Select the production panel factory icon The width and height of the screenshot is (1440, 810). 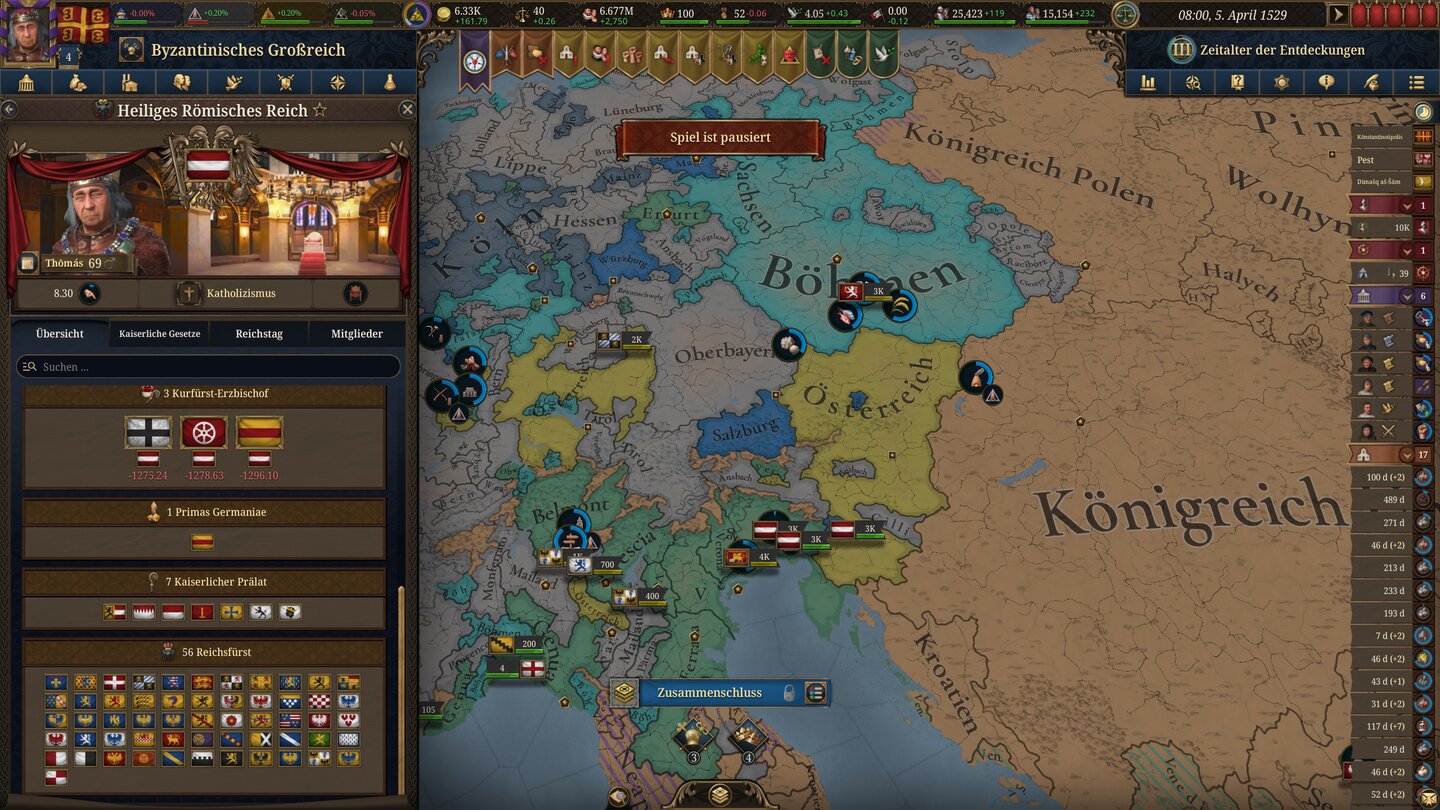pos(129,82)
